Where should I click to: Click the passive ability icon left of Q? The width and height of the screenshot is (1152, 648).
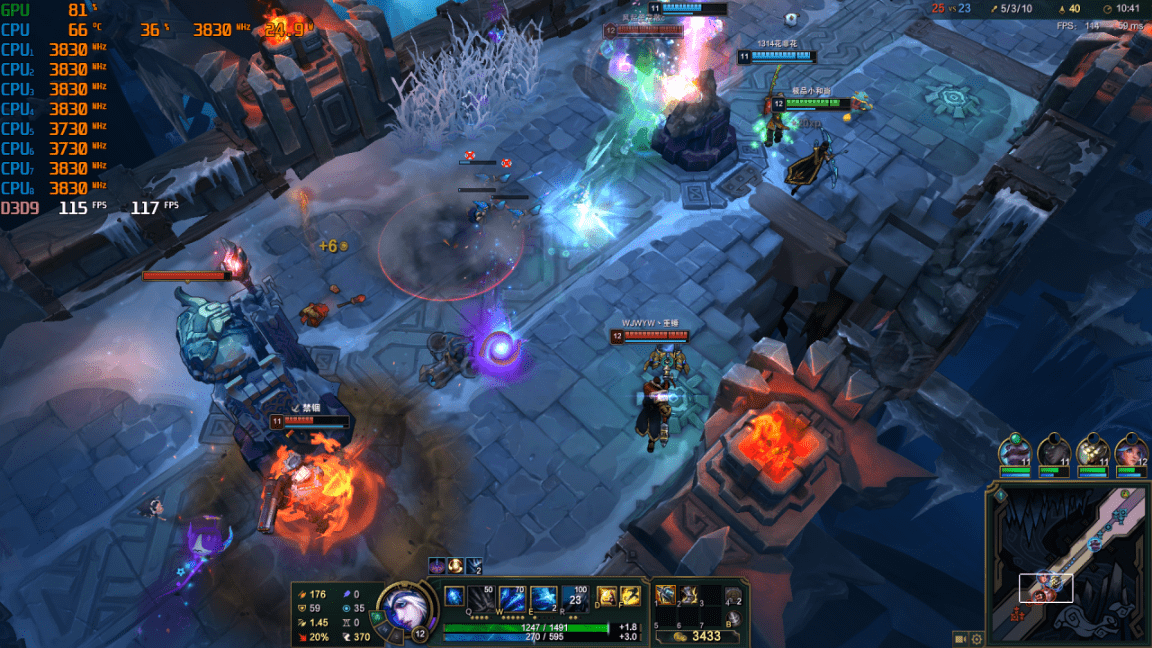pos(455,595)
